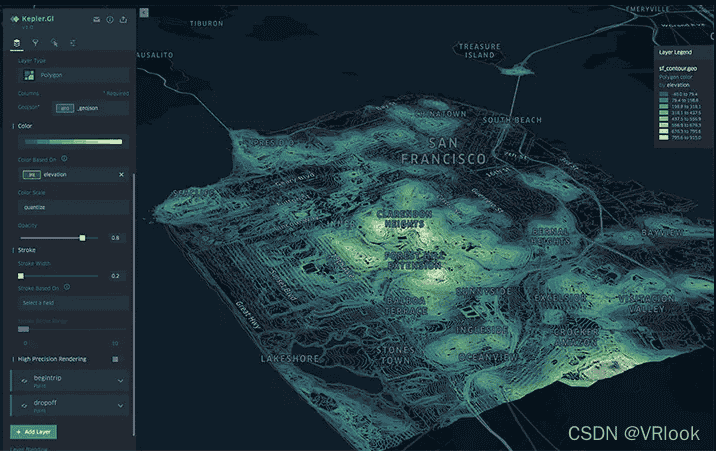Open the Layers tab in the side panel

[16, 43]
